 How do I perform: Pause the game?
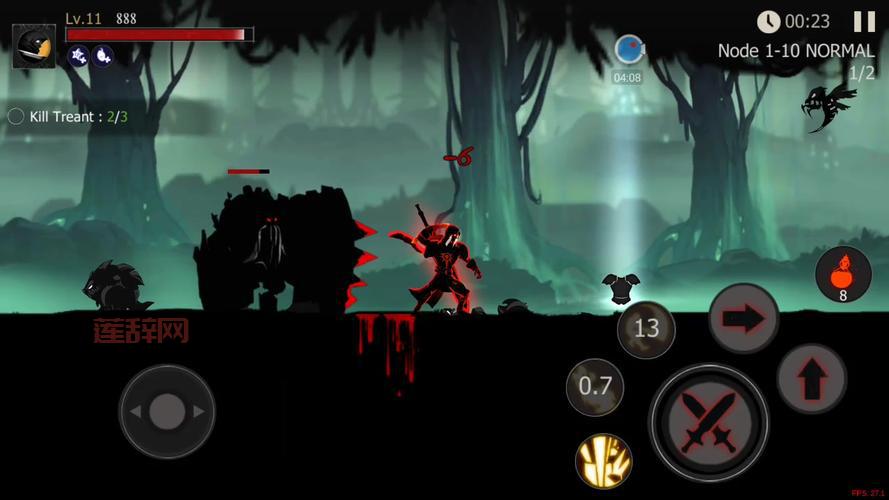pos(863,21)
